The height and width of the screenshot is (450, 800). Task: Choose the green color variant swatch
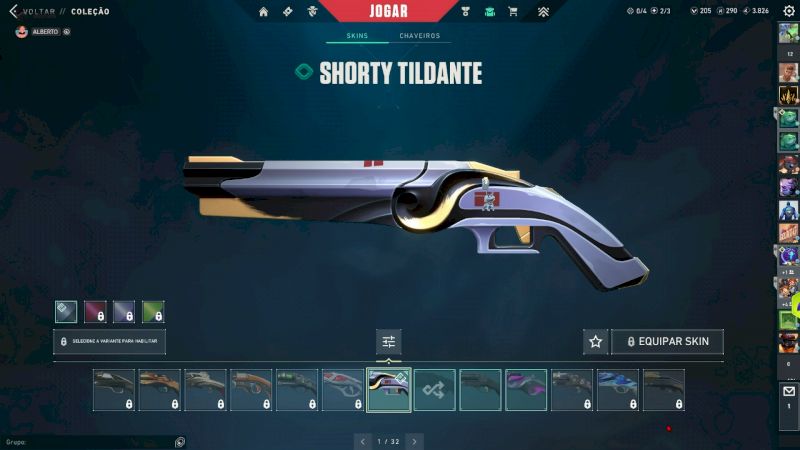click(153, 312)
